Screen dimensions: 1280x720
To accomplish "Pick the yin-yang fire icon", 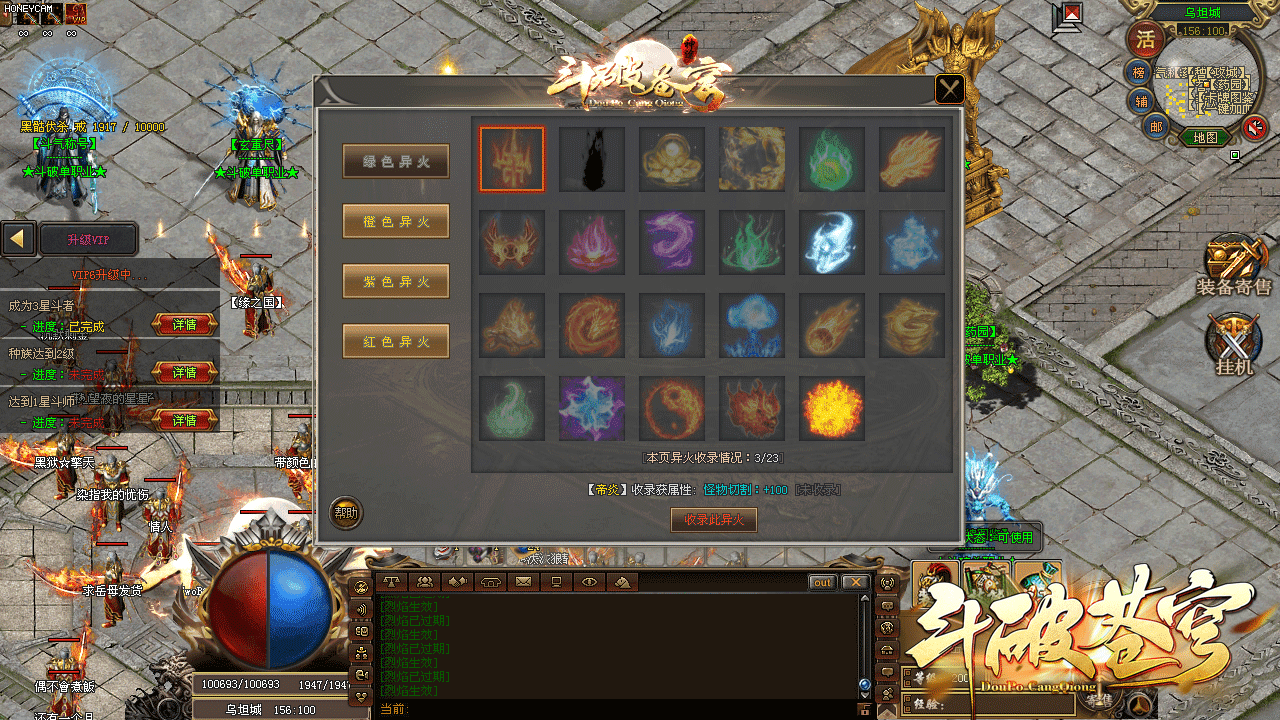I will click(x=672, y=408).
